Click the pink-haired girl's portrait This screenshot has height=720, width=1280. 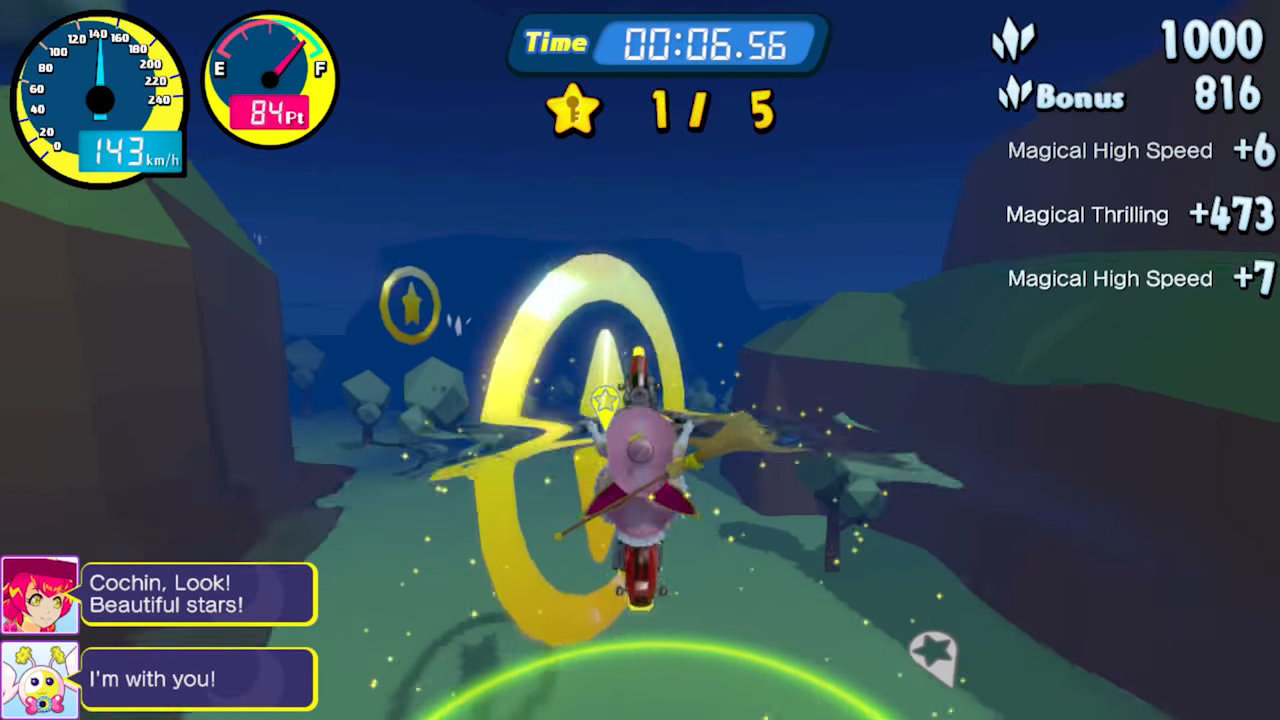coord(39,595)
